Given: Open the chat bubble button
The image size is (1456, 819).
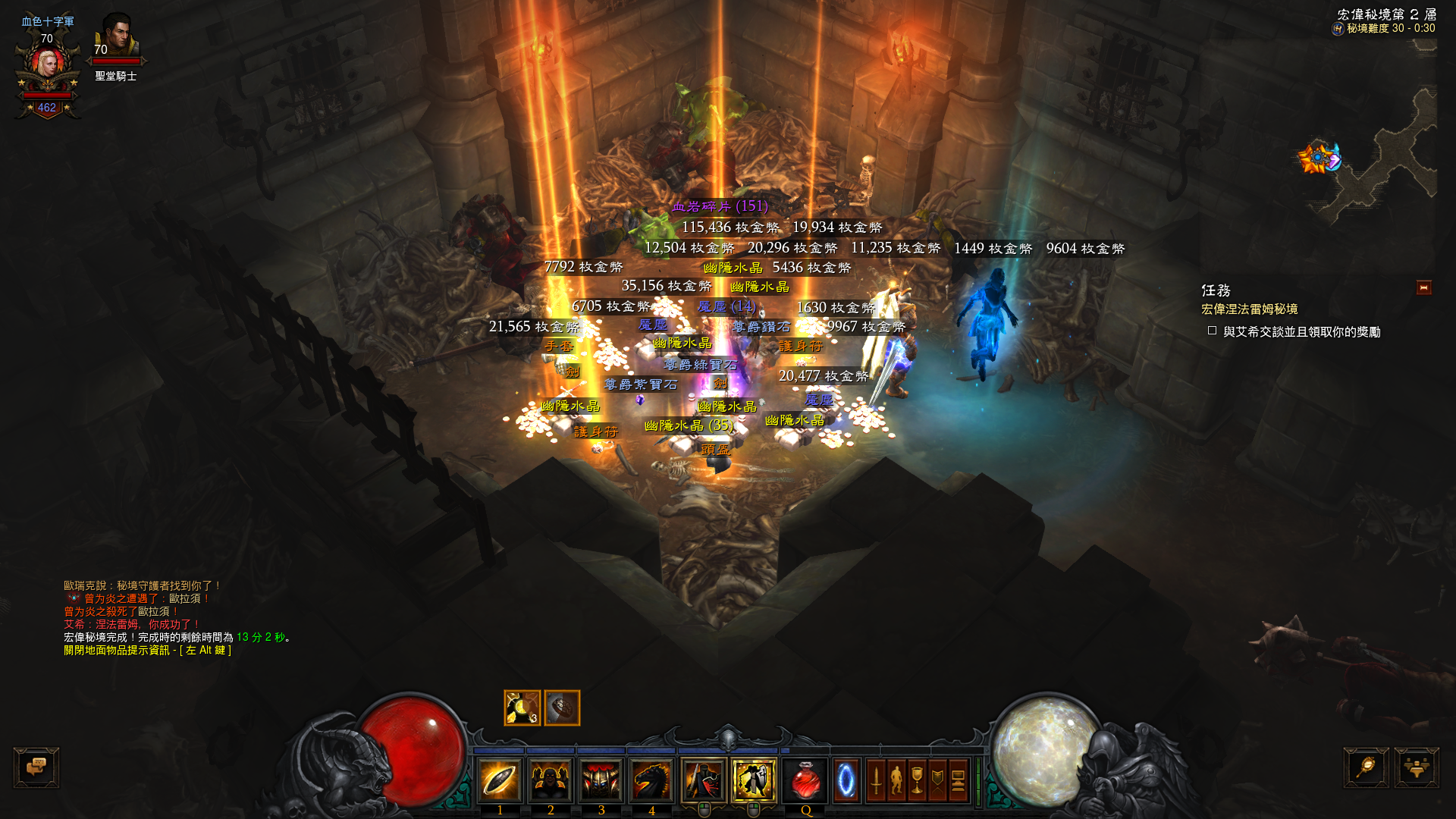Looking at the screenshot, I should [x=36, y=767].
